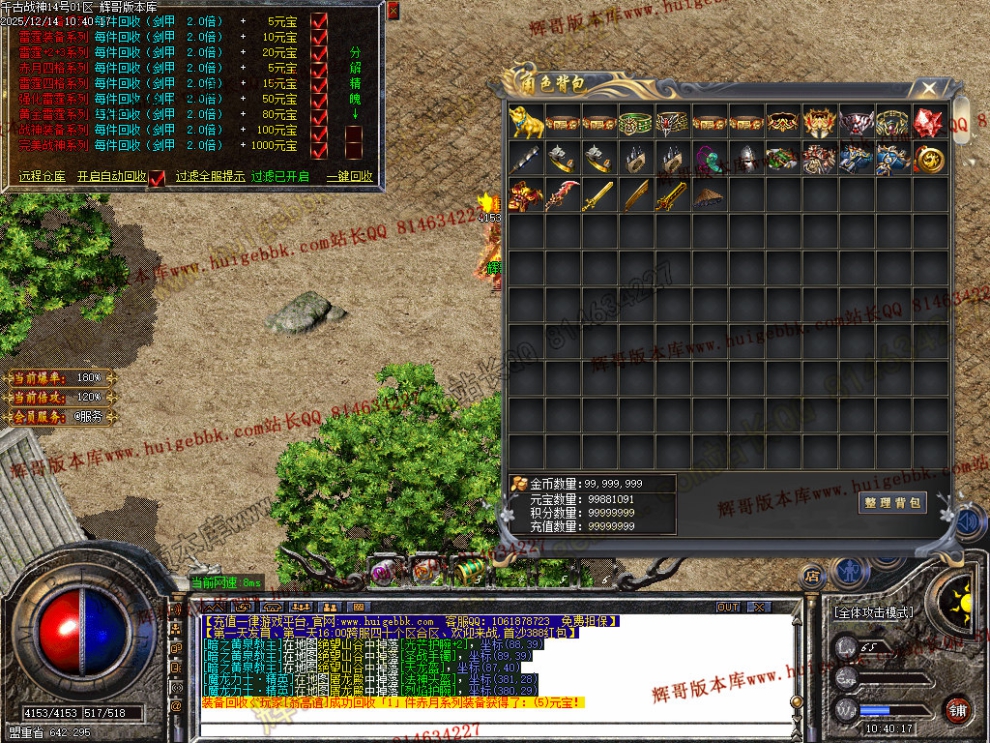The width and height of the screenshot is (990, 743).
Task: Open the remote warehouse (远程仓库)
Action: click(x=42, y=176)
